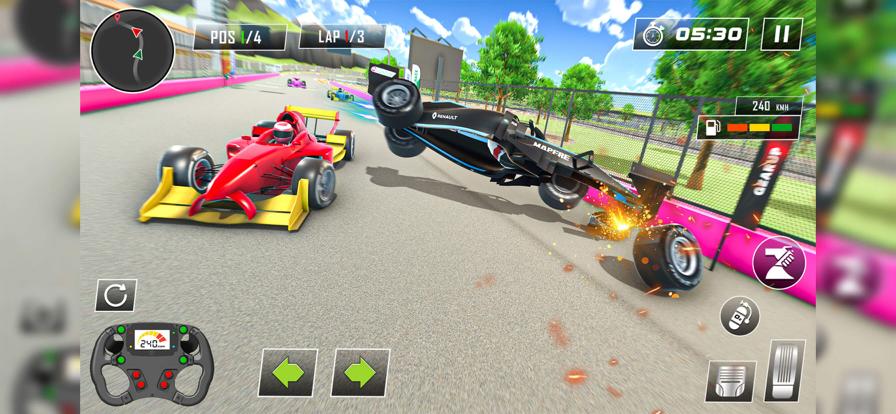
Task: Step on the tall accelerator pedal
Action: tap(785, 370)
